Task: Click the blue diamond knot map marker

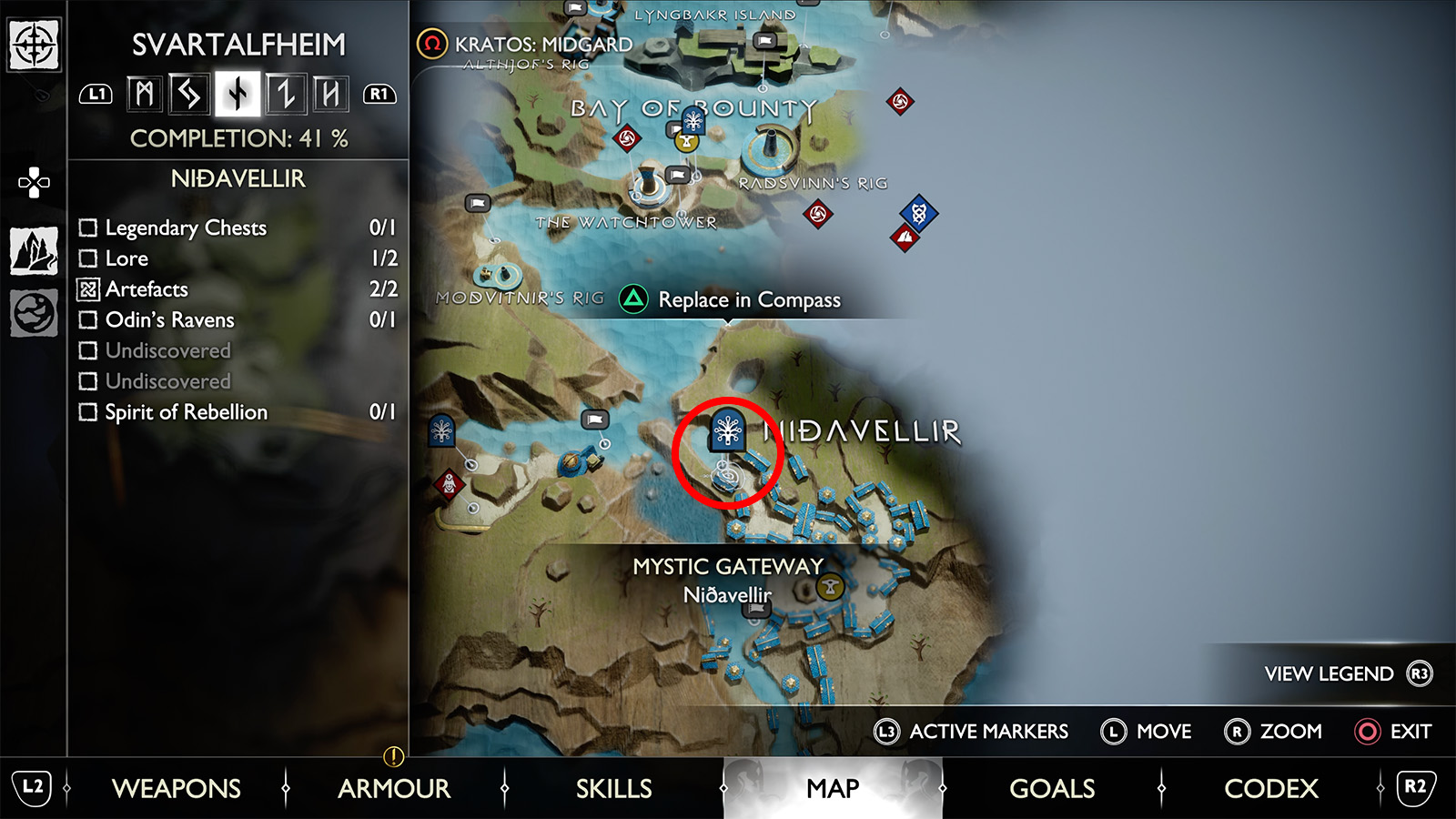Action: 919,213
